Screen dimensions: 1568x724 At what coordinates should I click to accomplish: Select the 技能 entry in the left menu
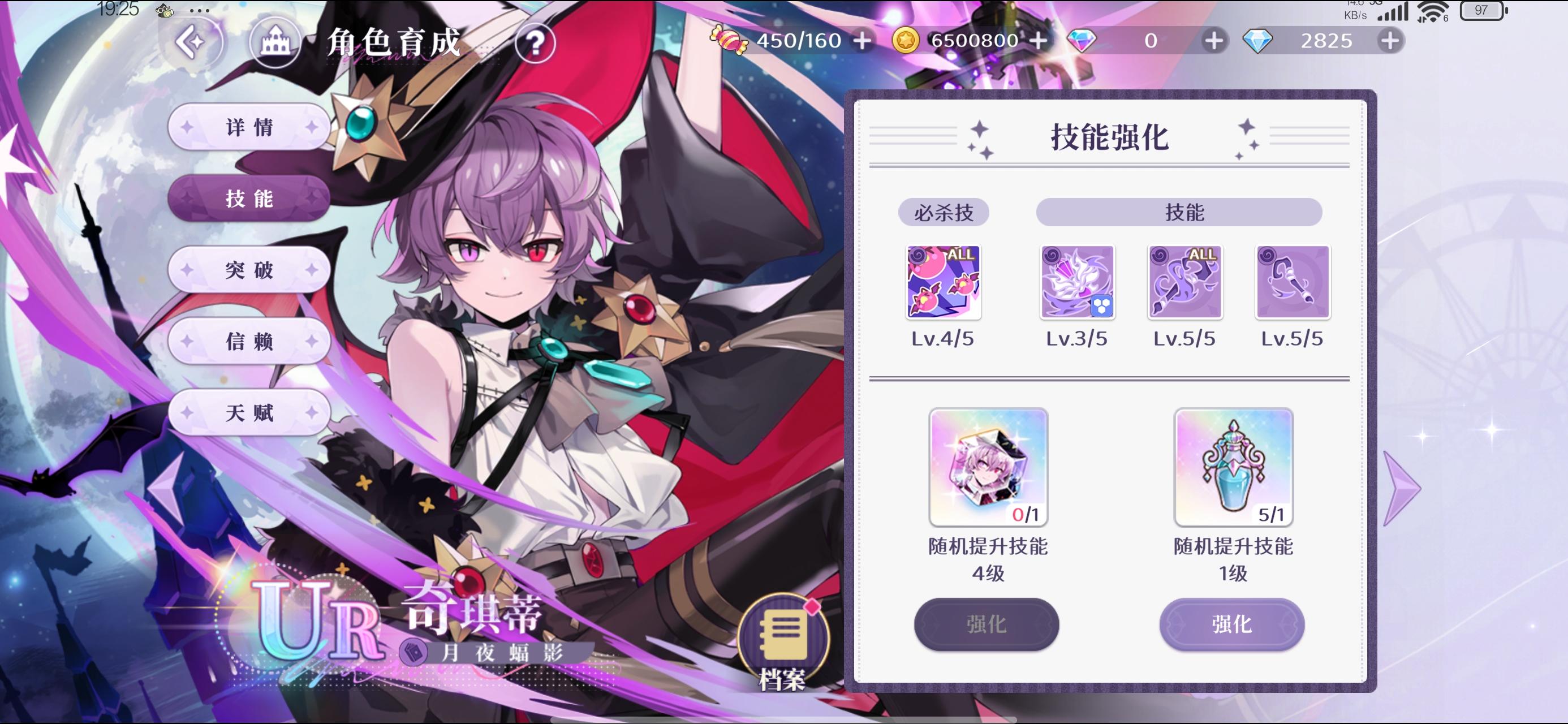click(x=249, y=199)
